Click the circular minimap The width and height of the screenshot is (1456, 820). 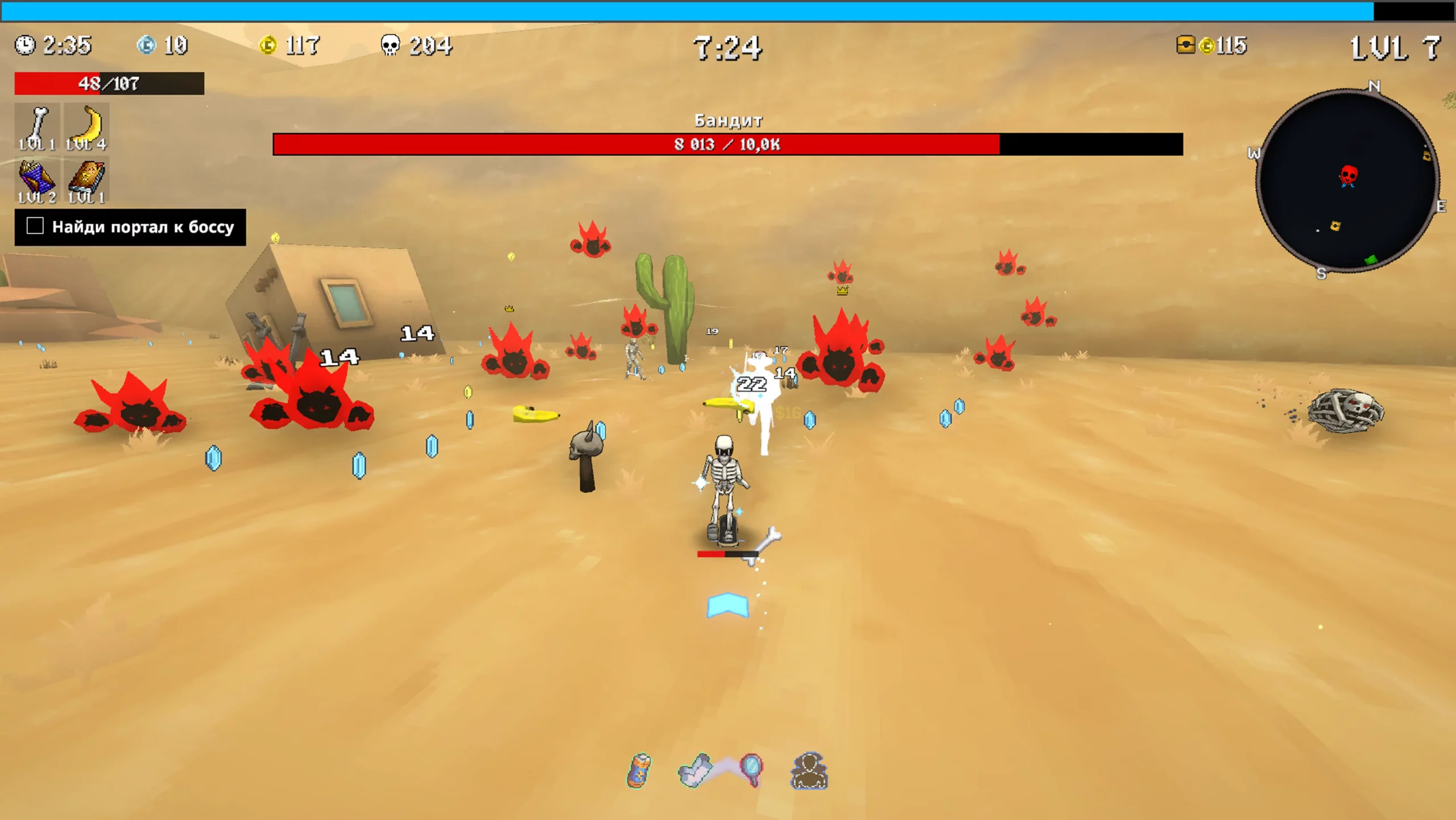tap(1347, 181)
